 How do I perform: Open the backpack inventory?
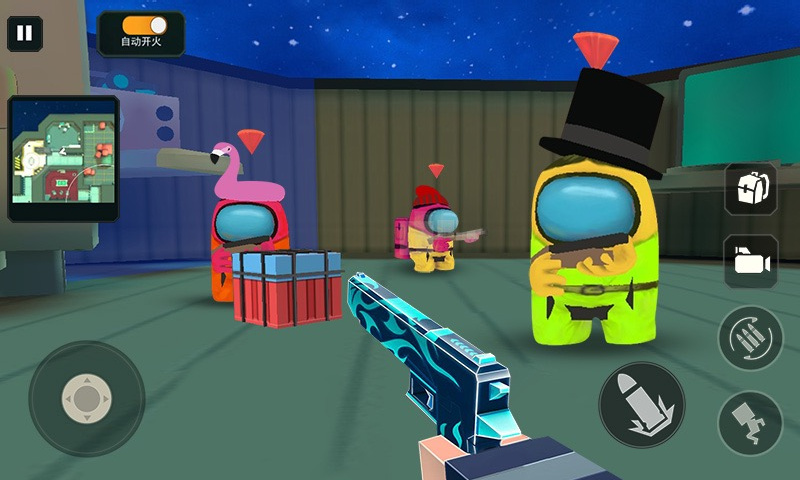[x=751, y=188]
